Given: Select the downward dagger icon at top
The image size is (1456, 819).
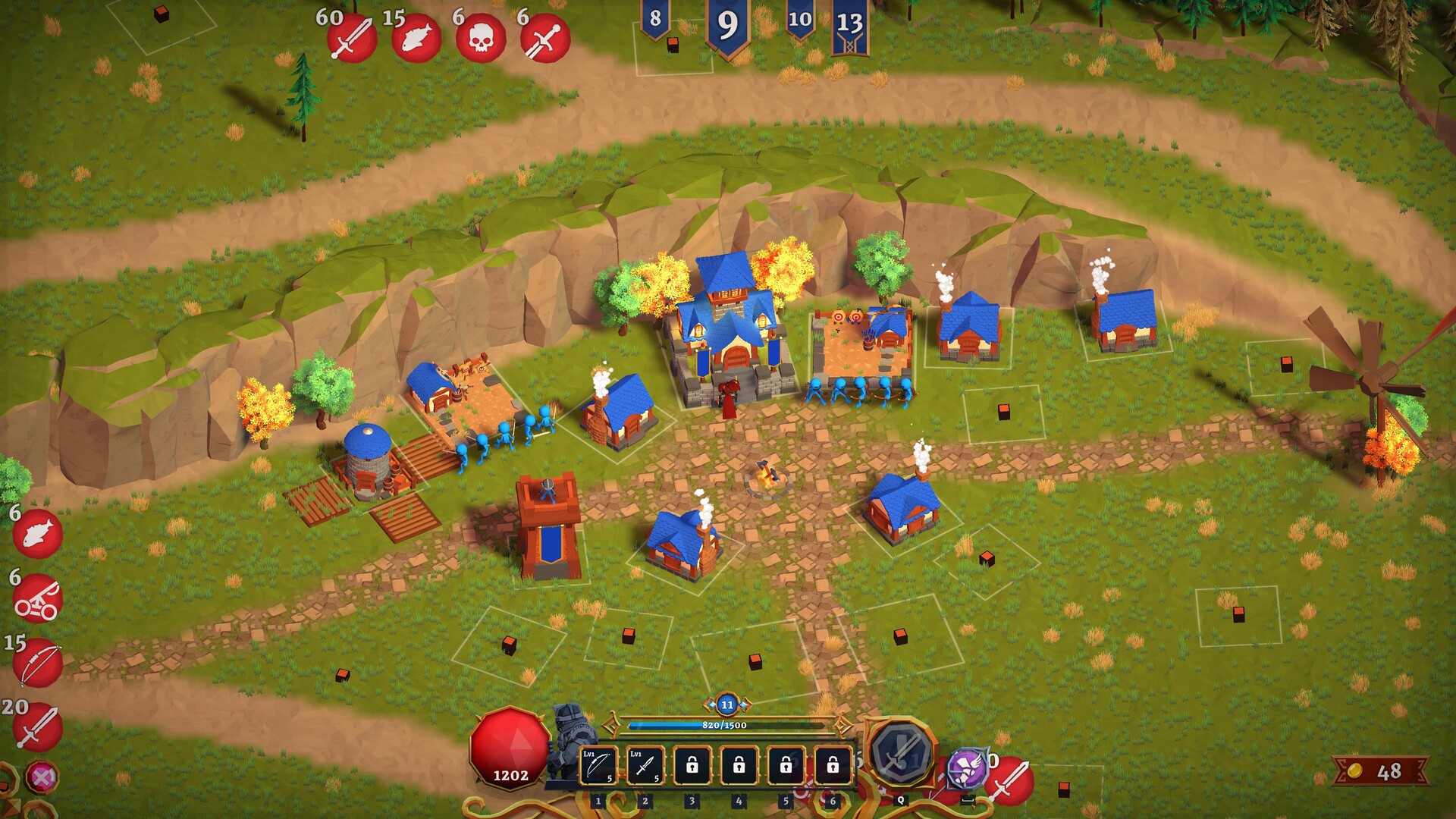Looking at the screenshot, I should 545,38.
